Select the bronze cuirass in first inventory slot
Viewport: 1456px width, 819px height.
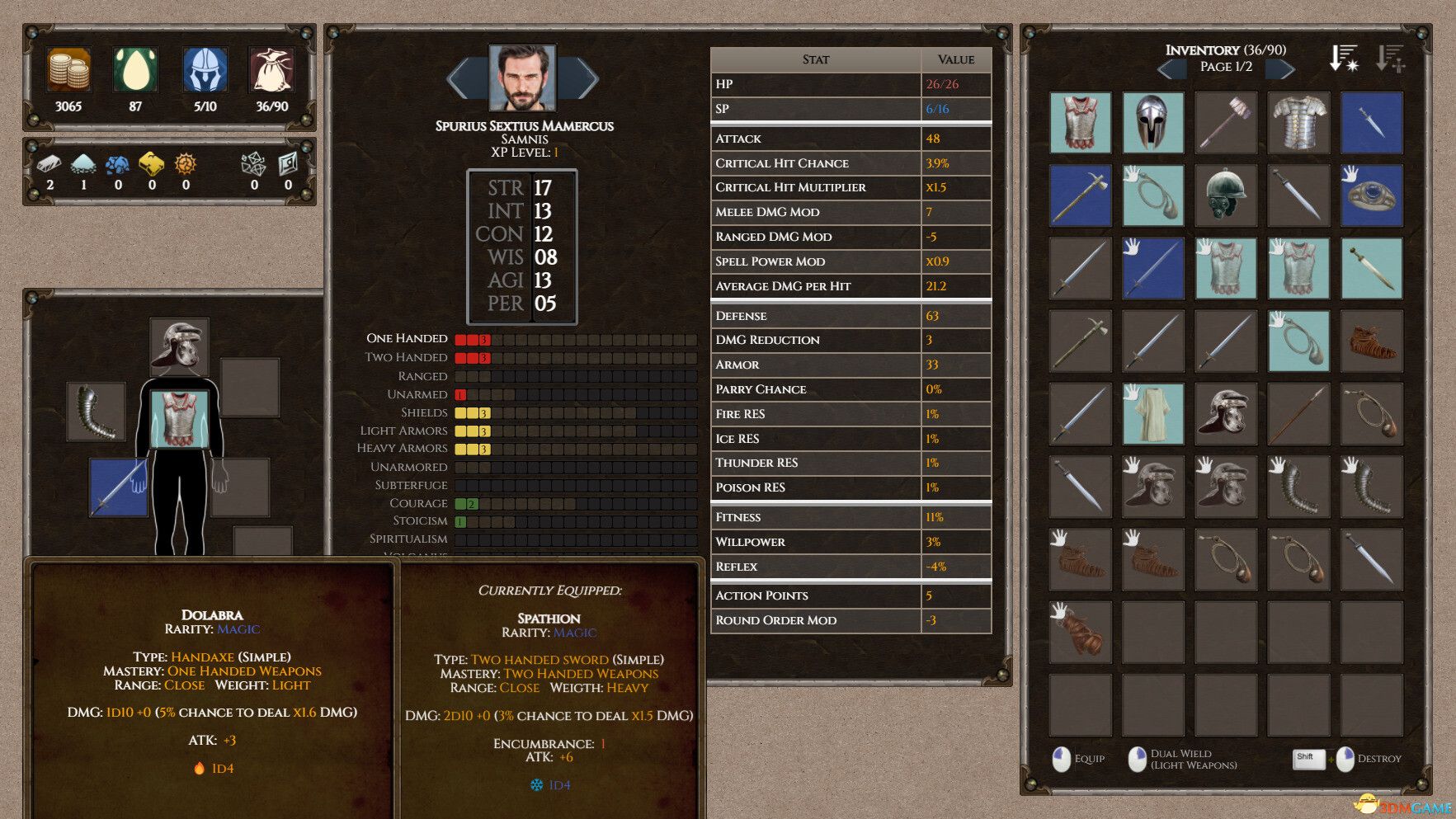click(1081, 122)
